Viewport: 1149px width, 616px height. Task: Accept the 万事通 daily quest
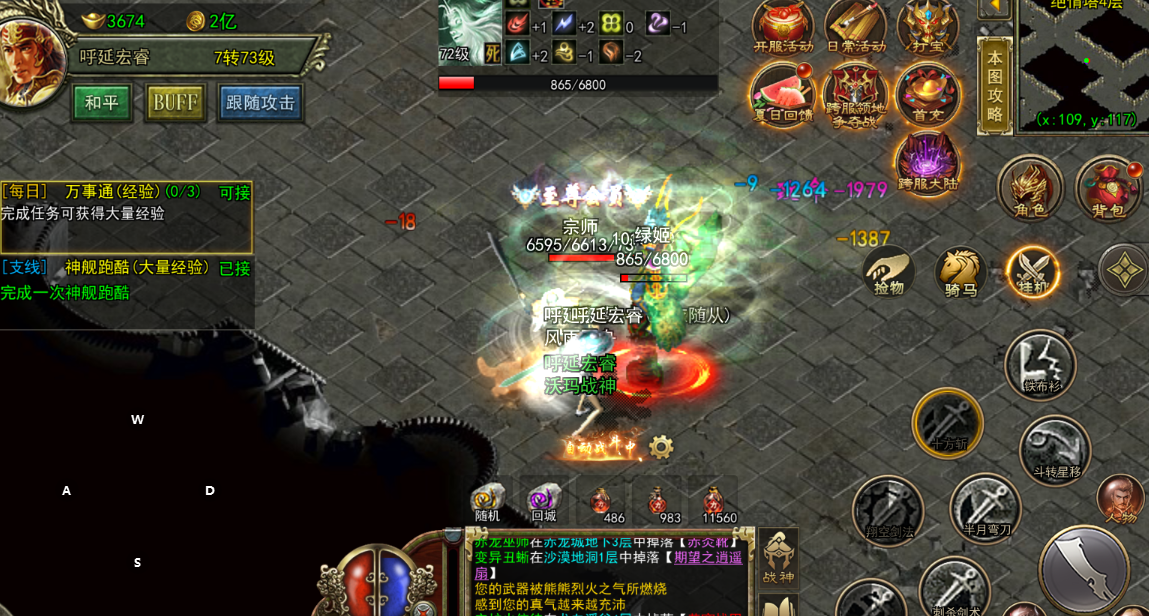pyautogui.click(x=235, y=193)
